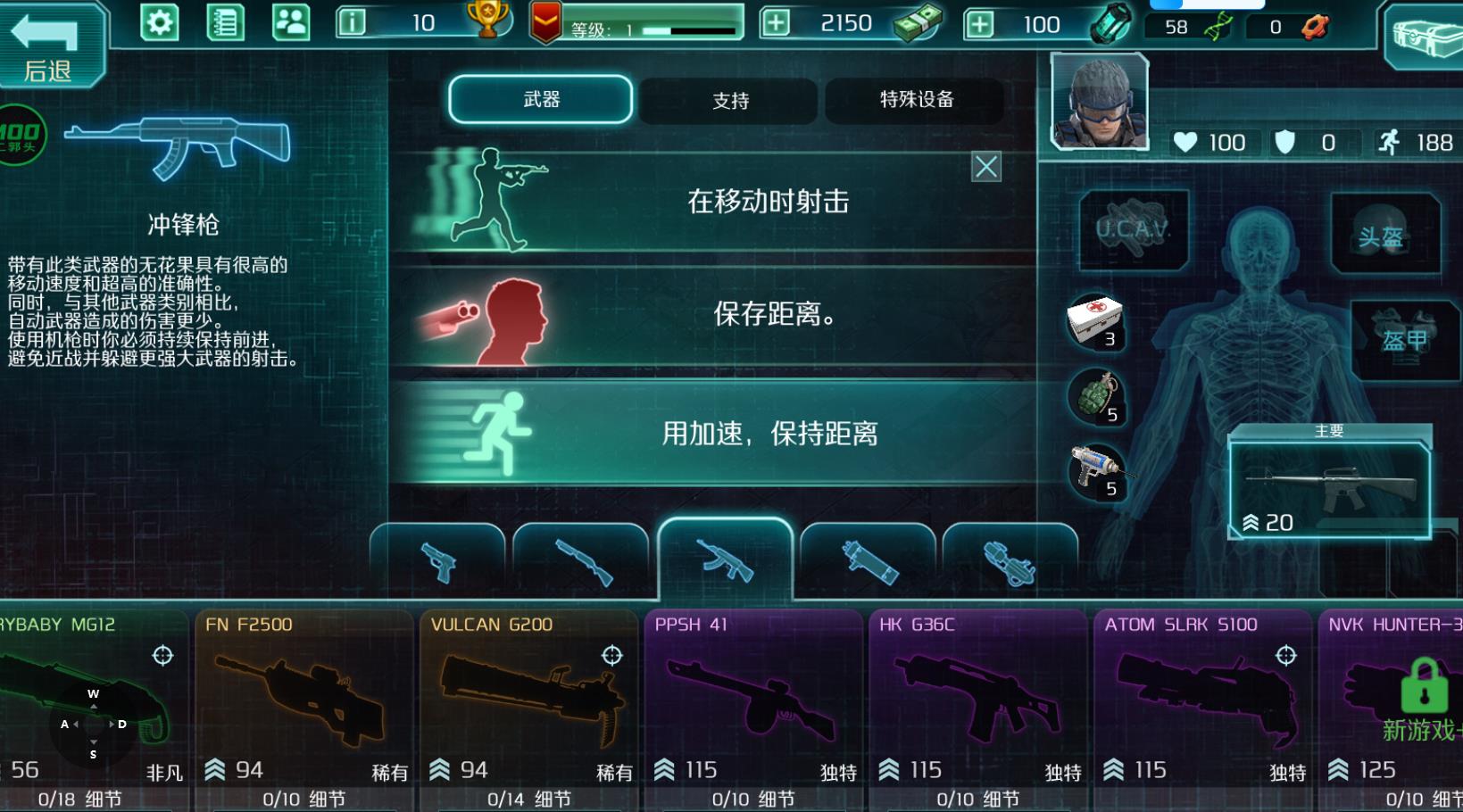The image size is (1463, 812).
Task: Select the grenade item slot
Action: (1096, 396)
